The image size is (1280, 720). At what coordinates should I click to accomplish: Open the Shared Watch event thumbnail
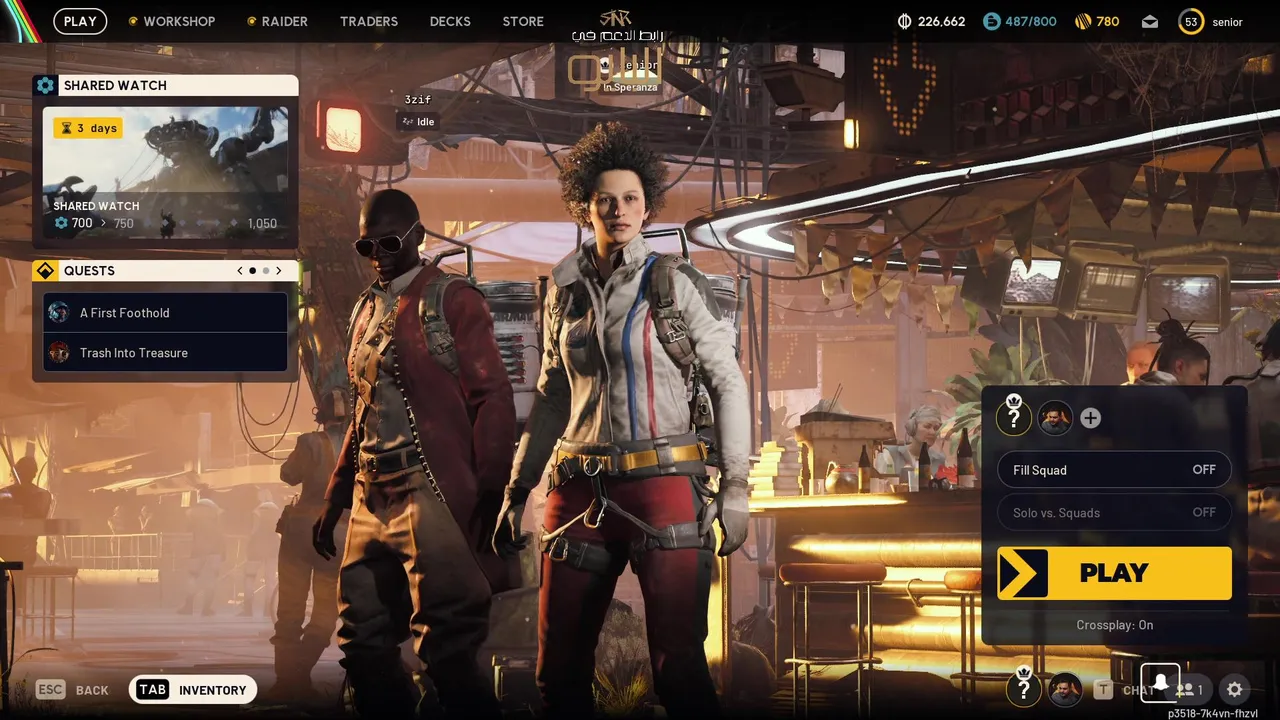click(165, 172)
